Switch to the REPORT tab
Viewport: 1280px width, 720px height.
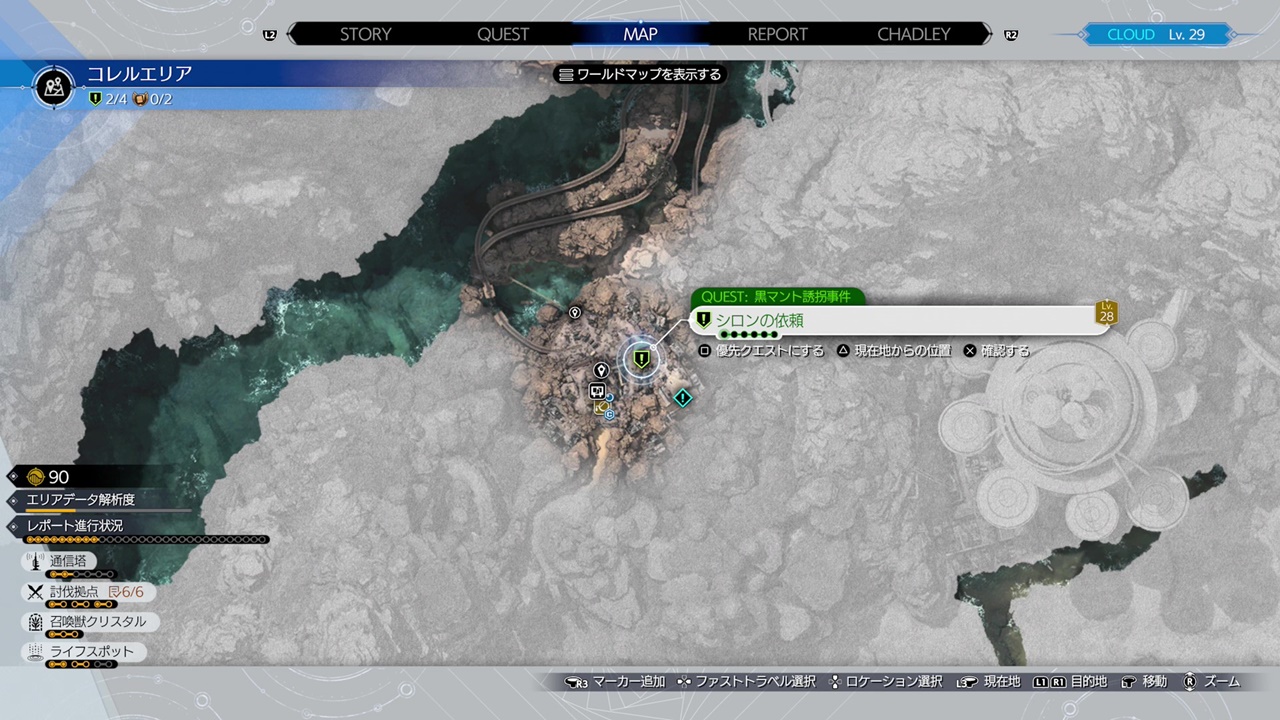tap(777, 34)
